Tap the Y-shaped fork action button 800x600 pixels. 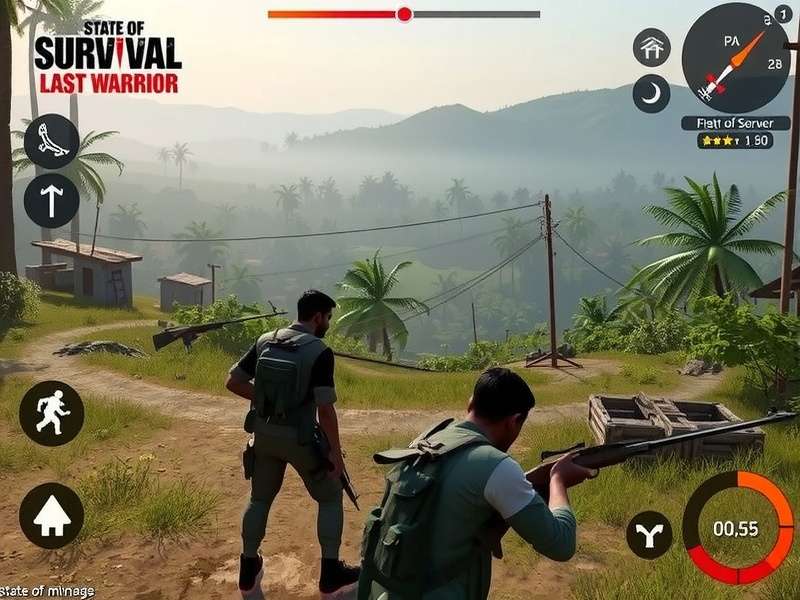[649, 535]
